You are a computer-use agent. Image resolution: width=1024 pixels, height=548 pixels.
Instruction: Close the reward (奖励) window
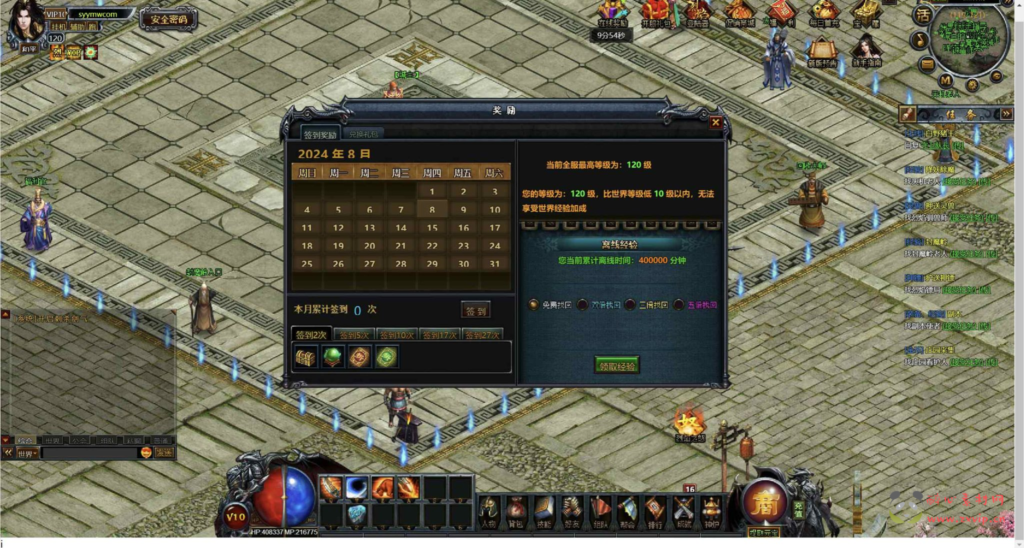coord(715,122)
